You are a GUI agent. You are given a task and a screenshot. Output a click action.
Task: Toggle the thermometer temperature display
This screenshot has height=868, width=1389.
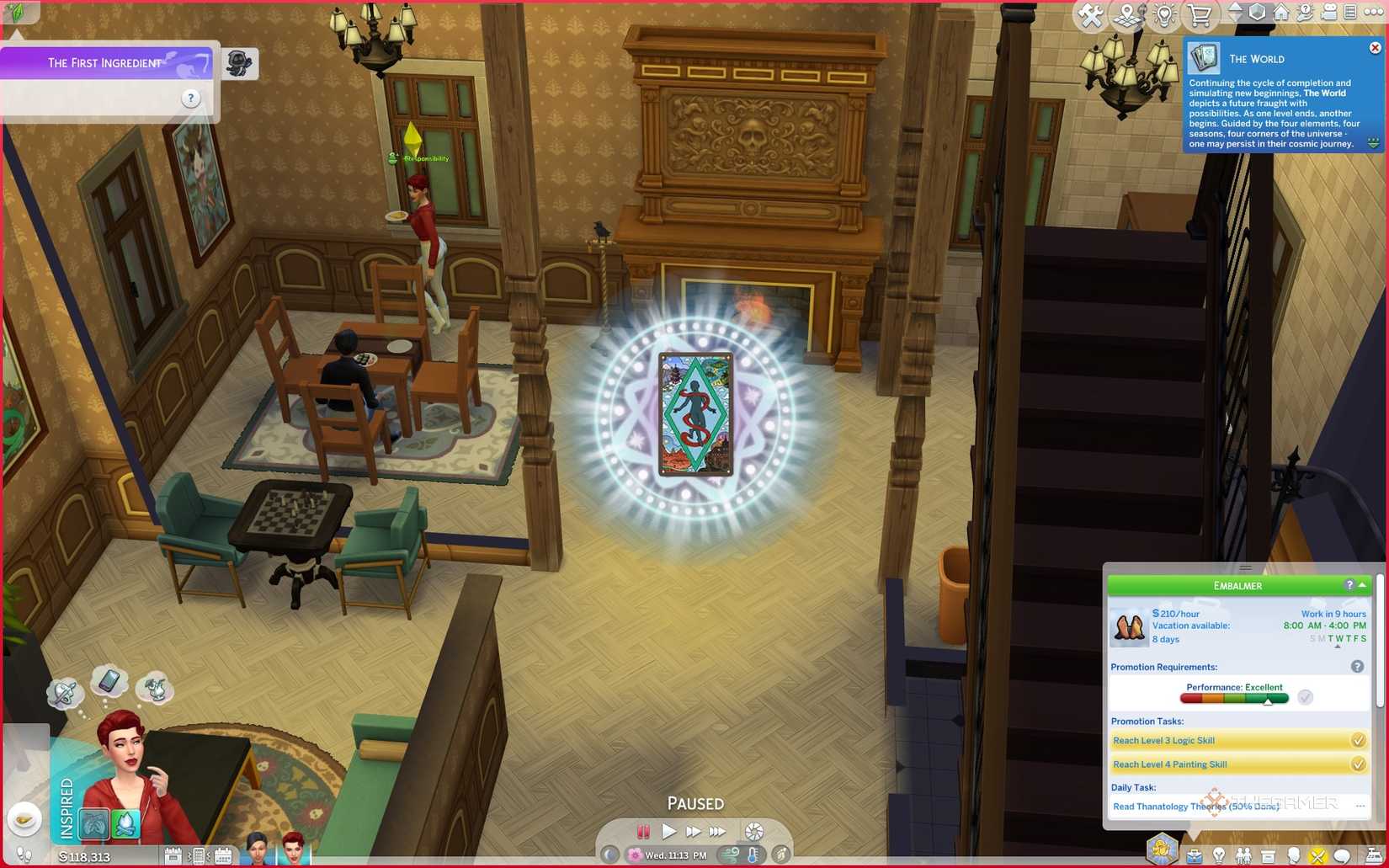click(x=753, y=855)
